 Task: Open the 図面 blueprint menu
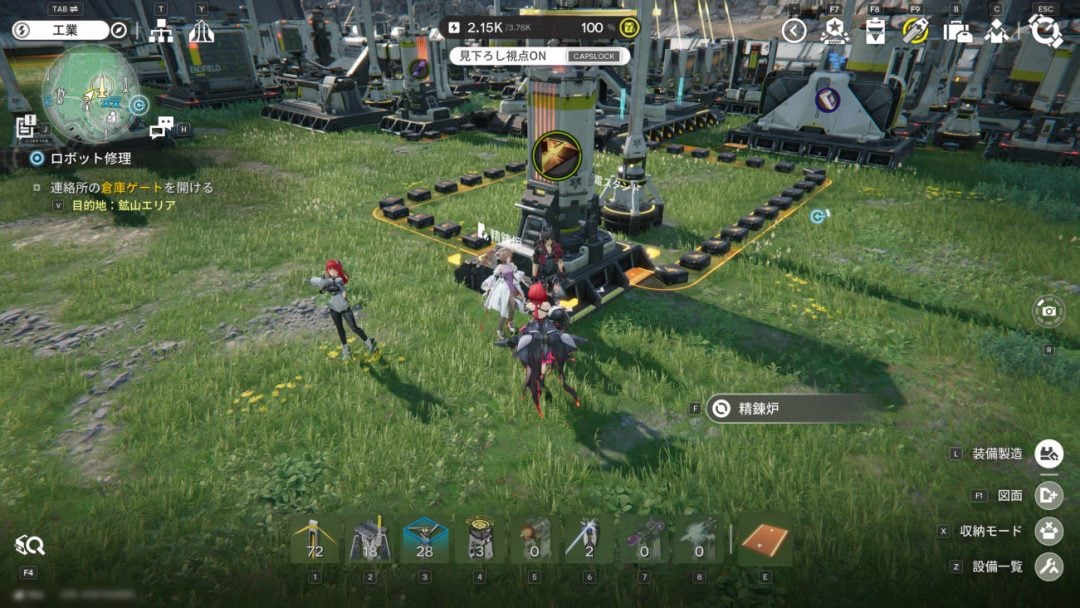pos(1048,495)
